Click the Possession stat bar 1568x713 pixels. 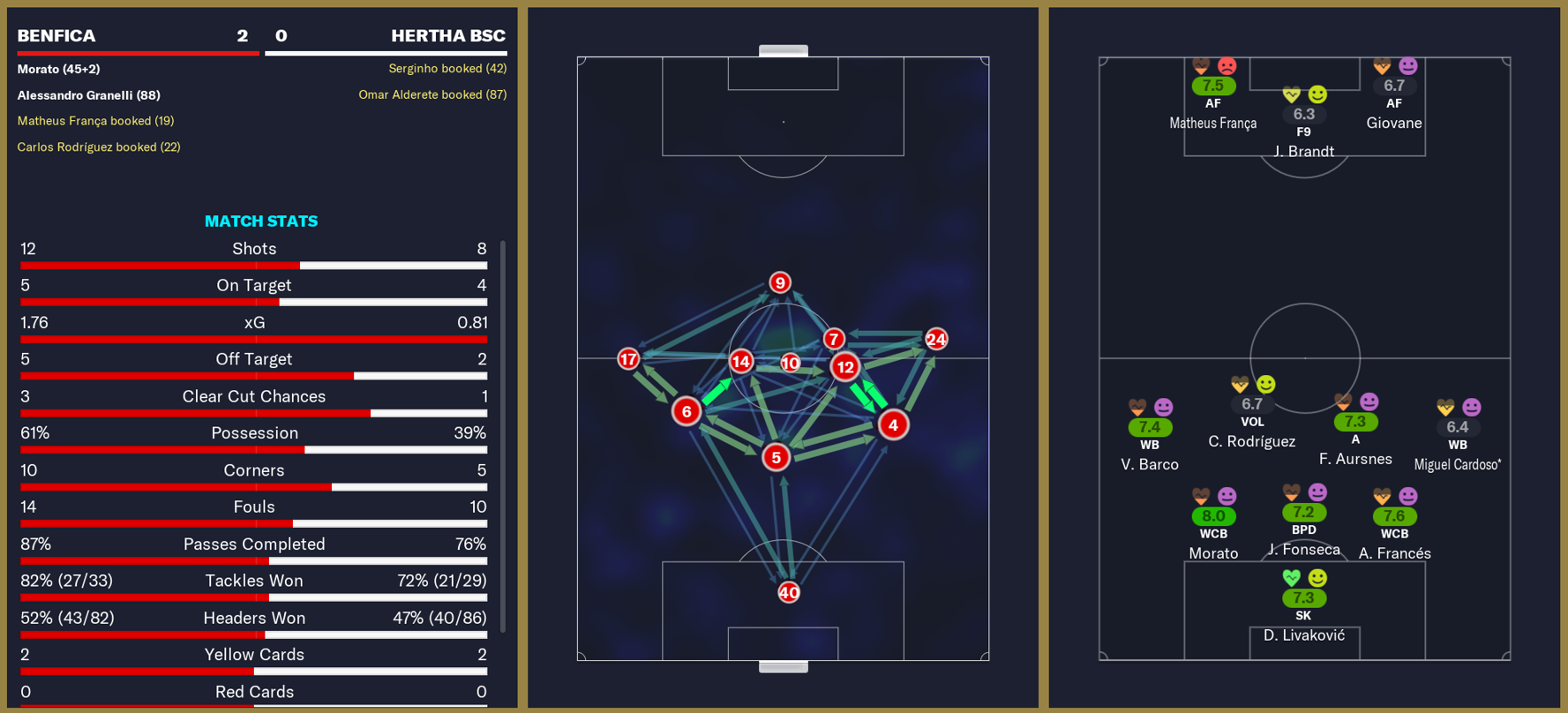254,448
